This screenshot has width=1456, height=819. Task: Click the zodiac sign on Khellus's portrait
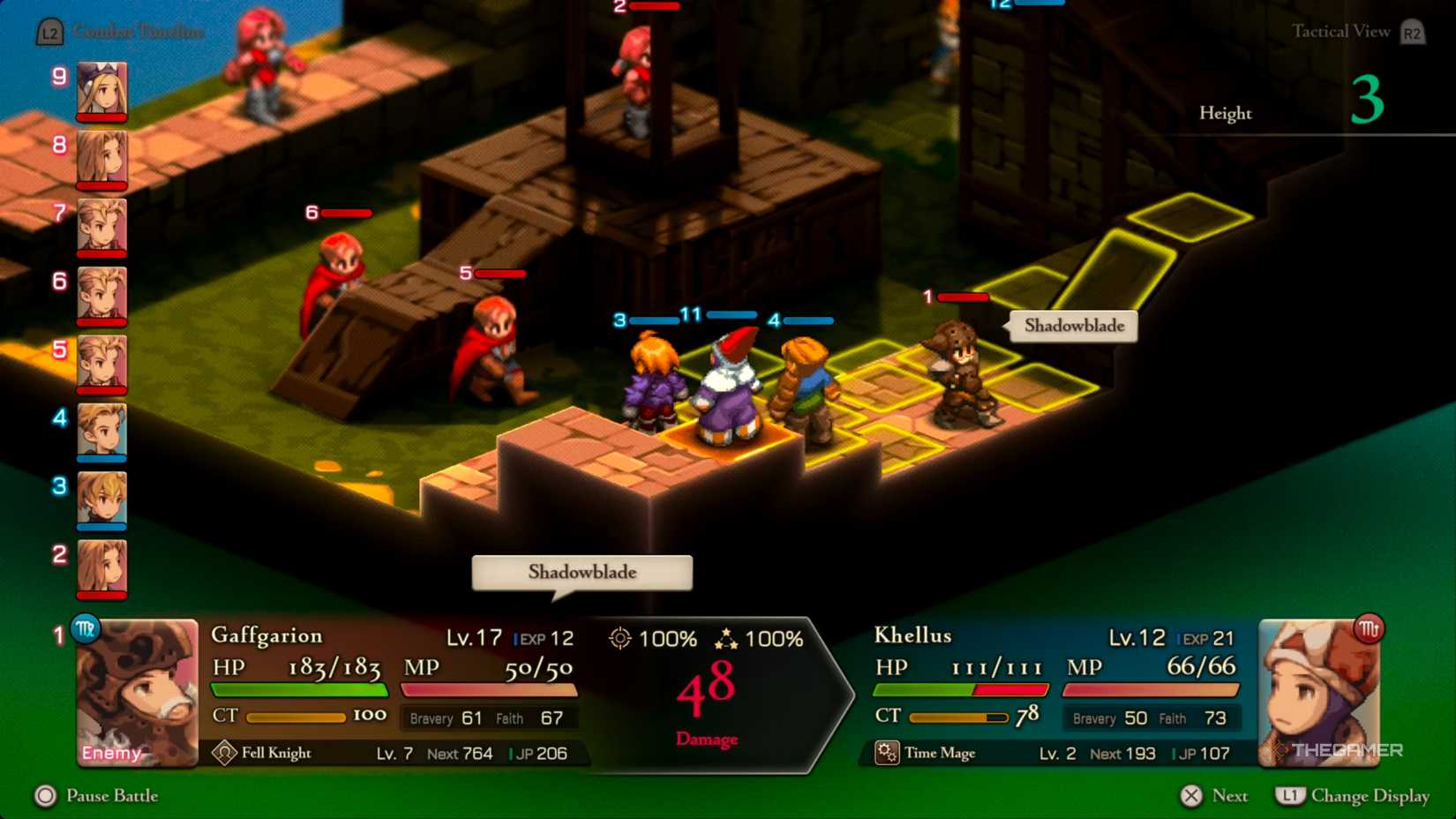pyautogui.click(x=1369, y=628)
